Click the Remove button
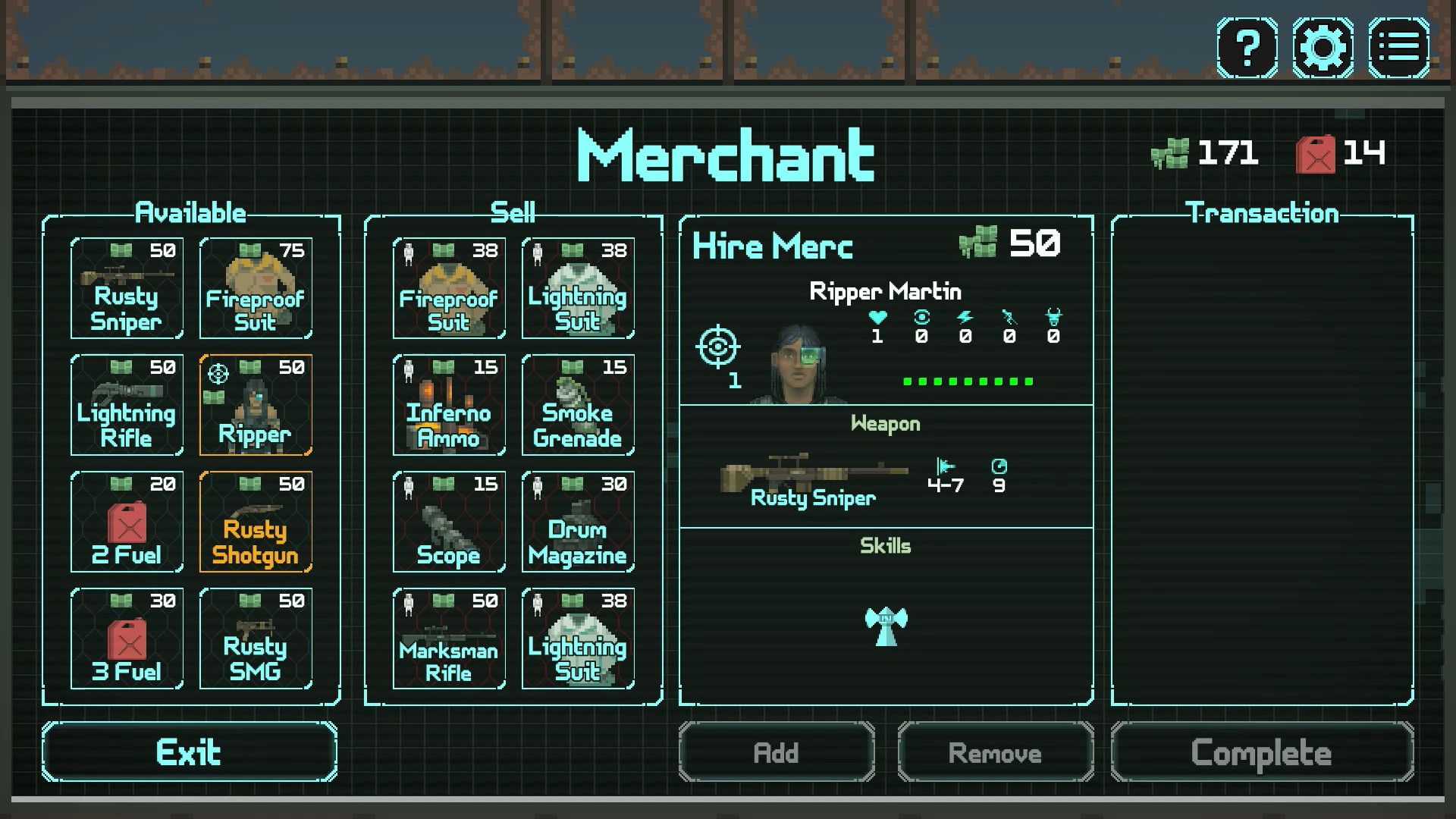The image size is (1456, 819). pyautogui.click(x=995, y=752)
